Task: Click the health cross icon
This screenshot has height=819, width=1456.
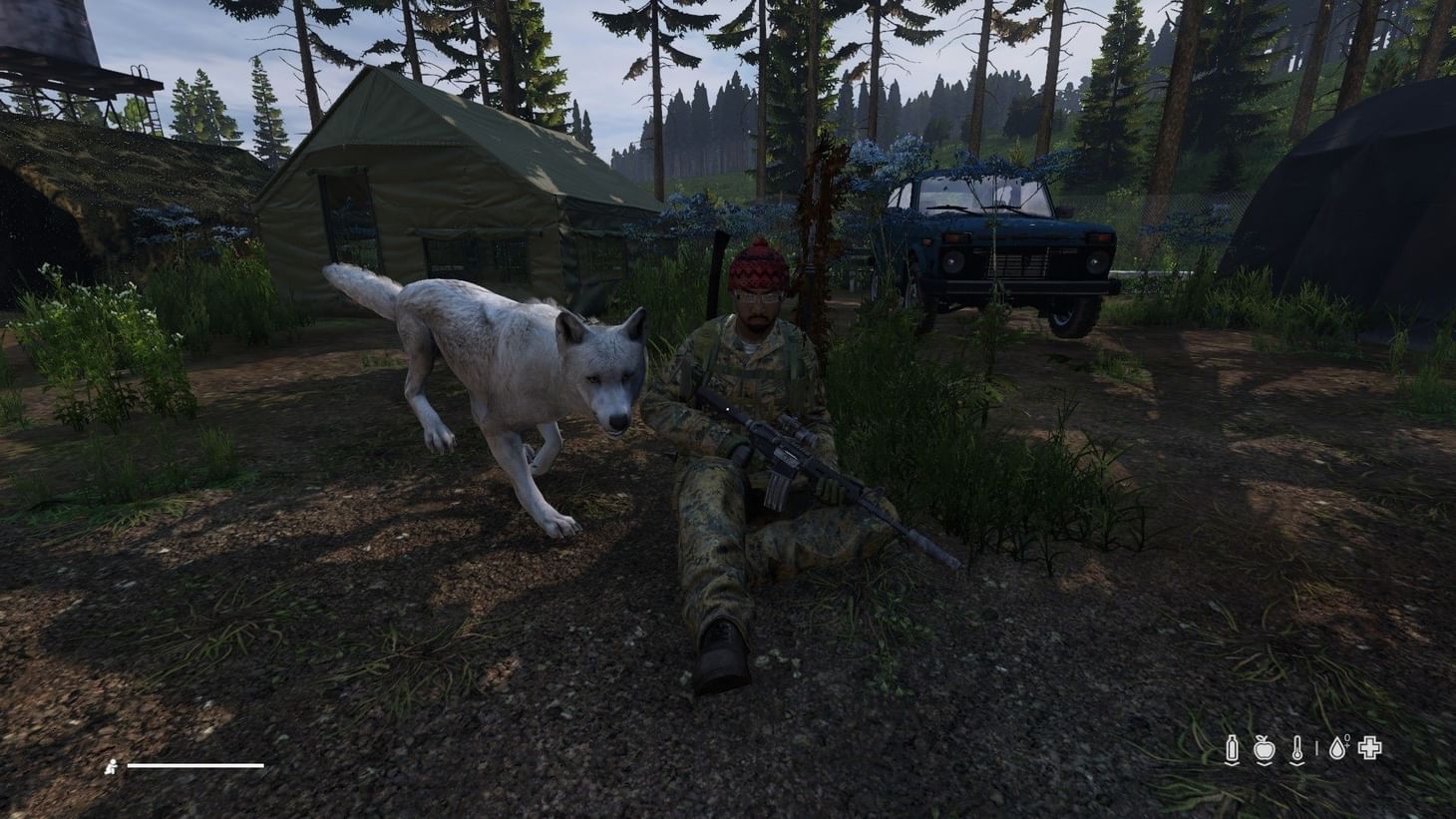Action: point(1370,747)
